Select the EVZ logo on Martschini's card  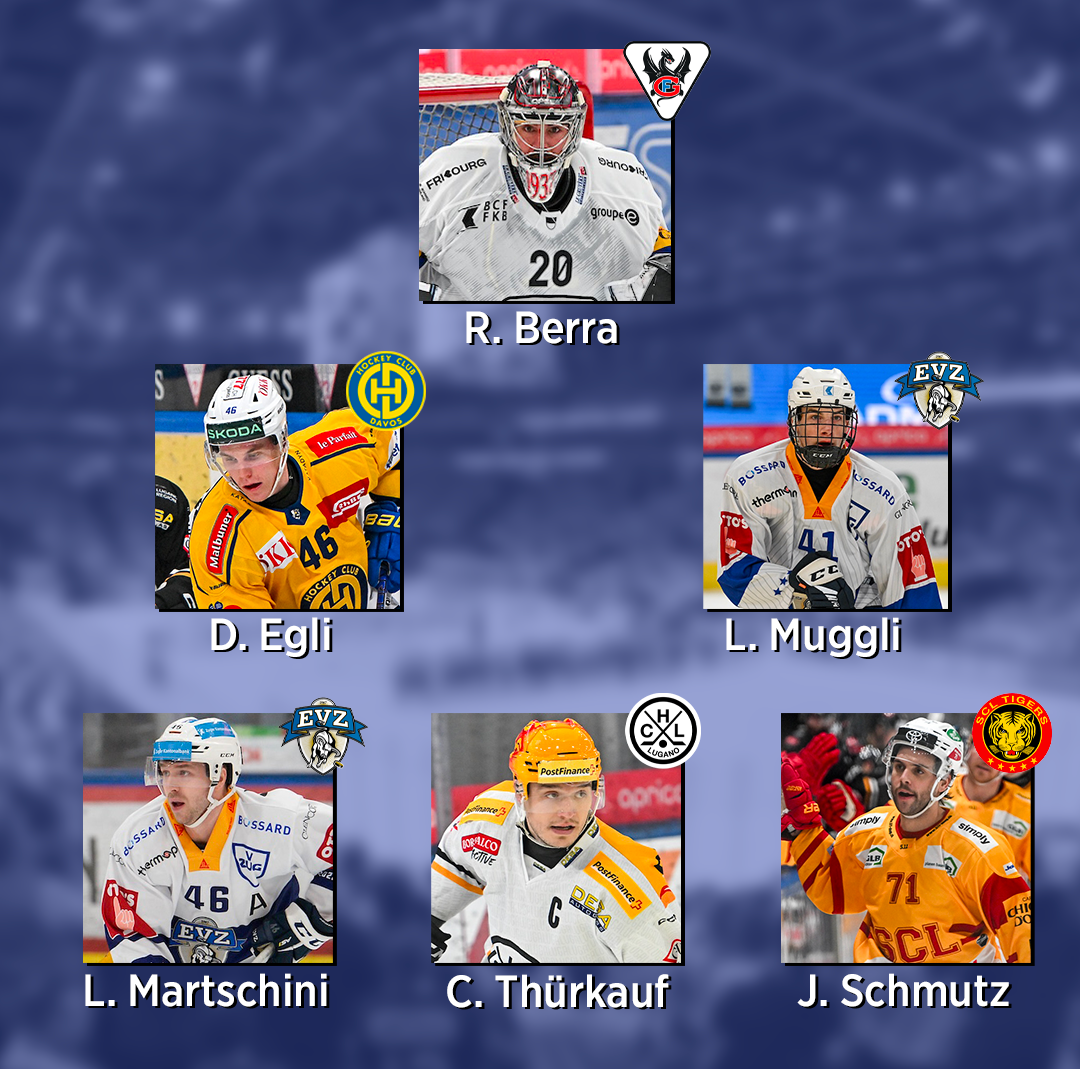coord(322,735)
